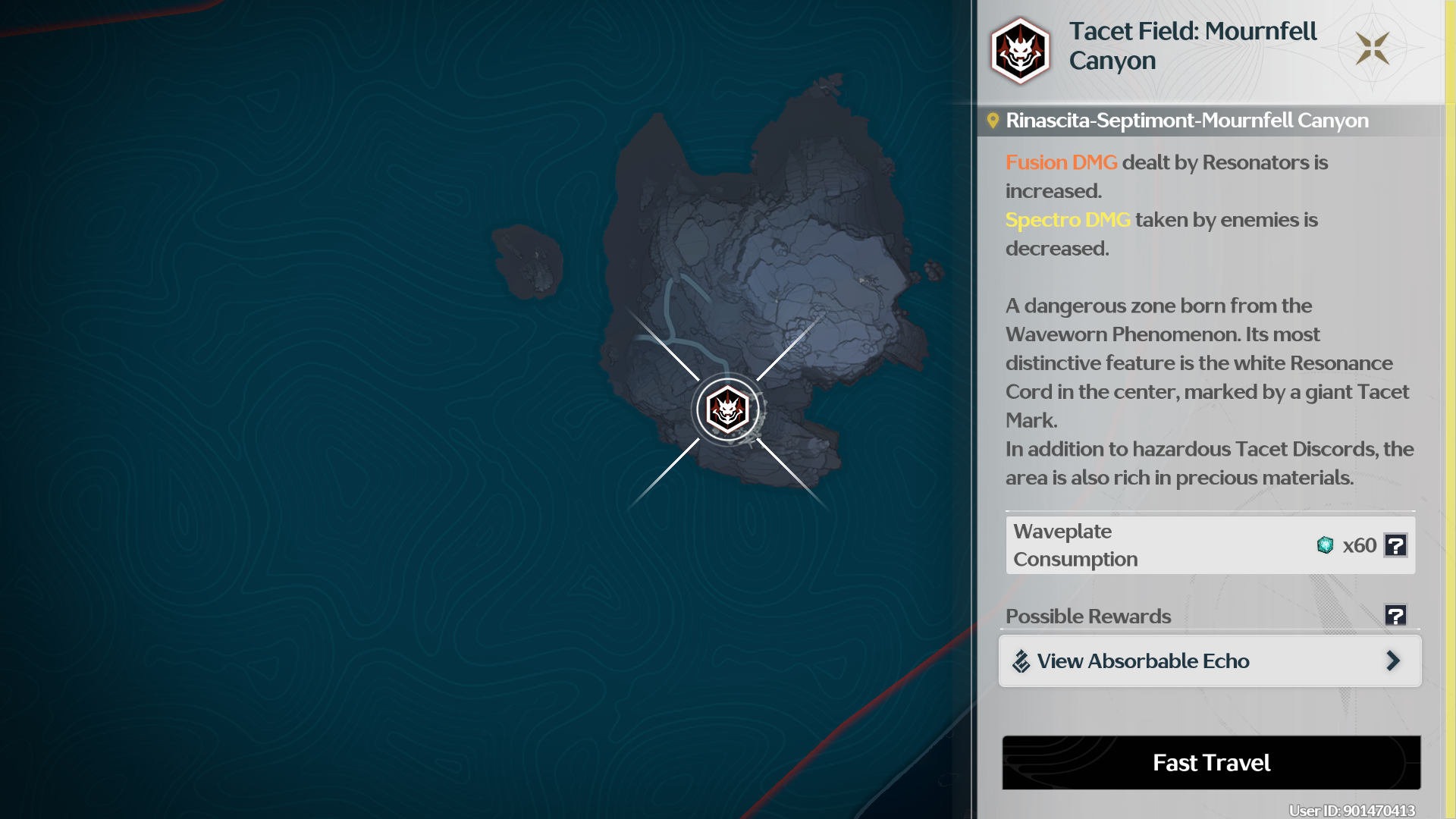1456x819 pixels.
Task: Show Waveplate Consumption help info
Action: [1395, 545]
